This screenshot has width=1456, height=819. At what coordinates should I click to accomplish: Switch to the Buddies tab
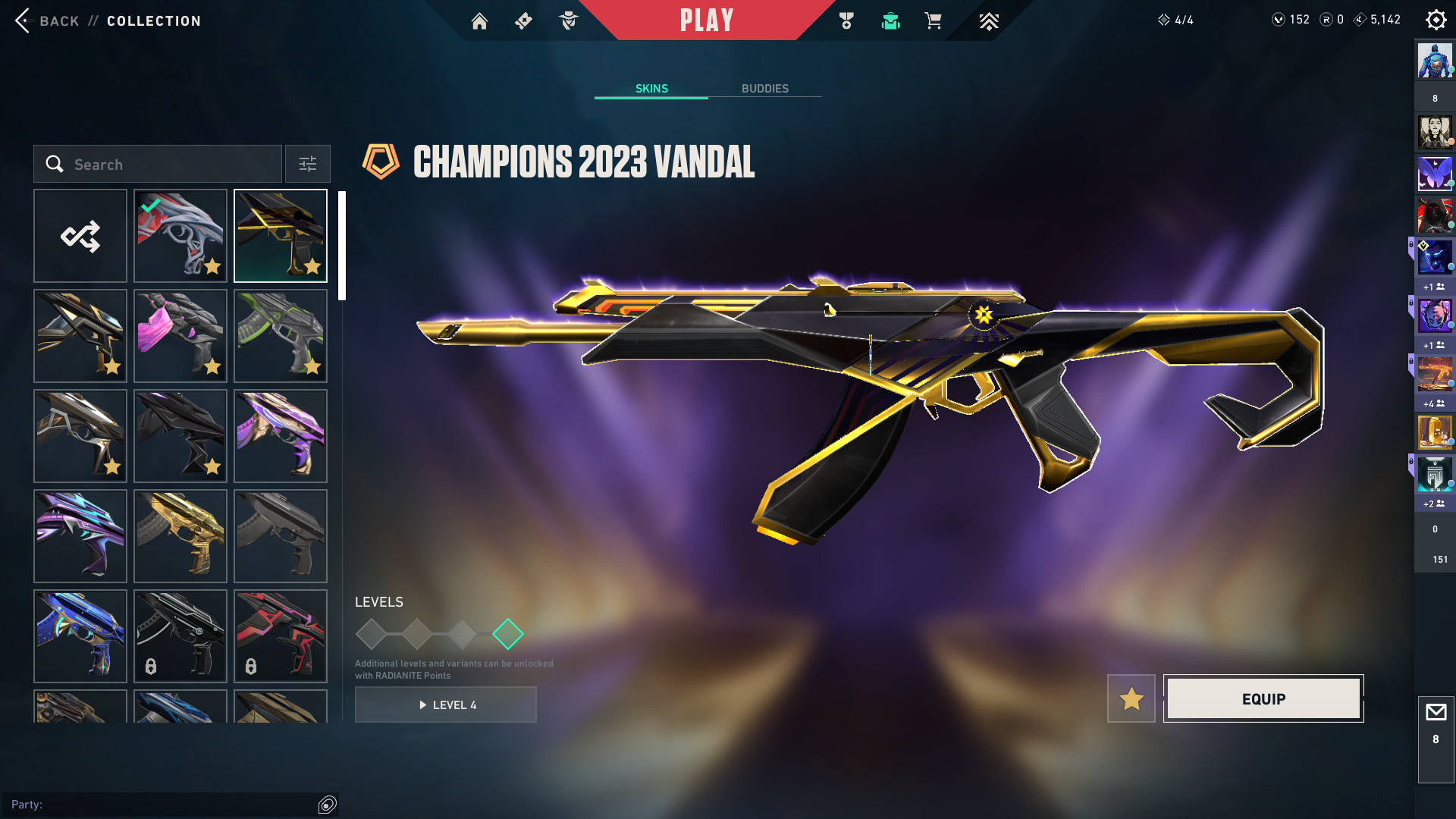pyautogui.click(x=764, y=89)
